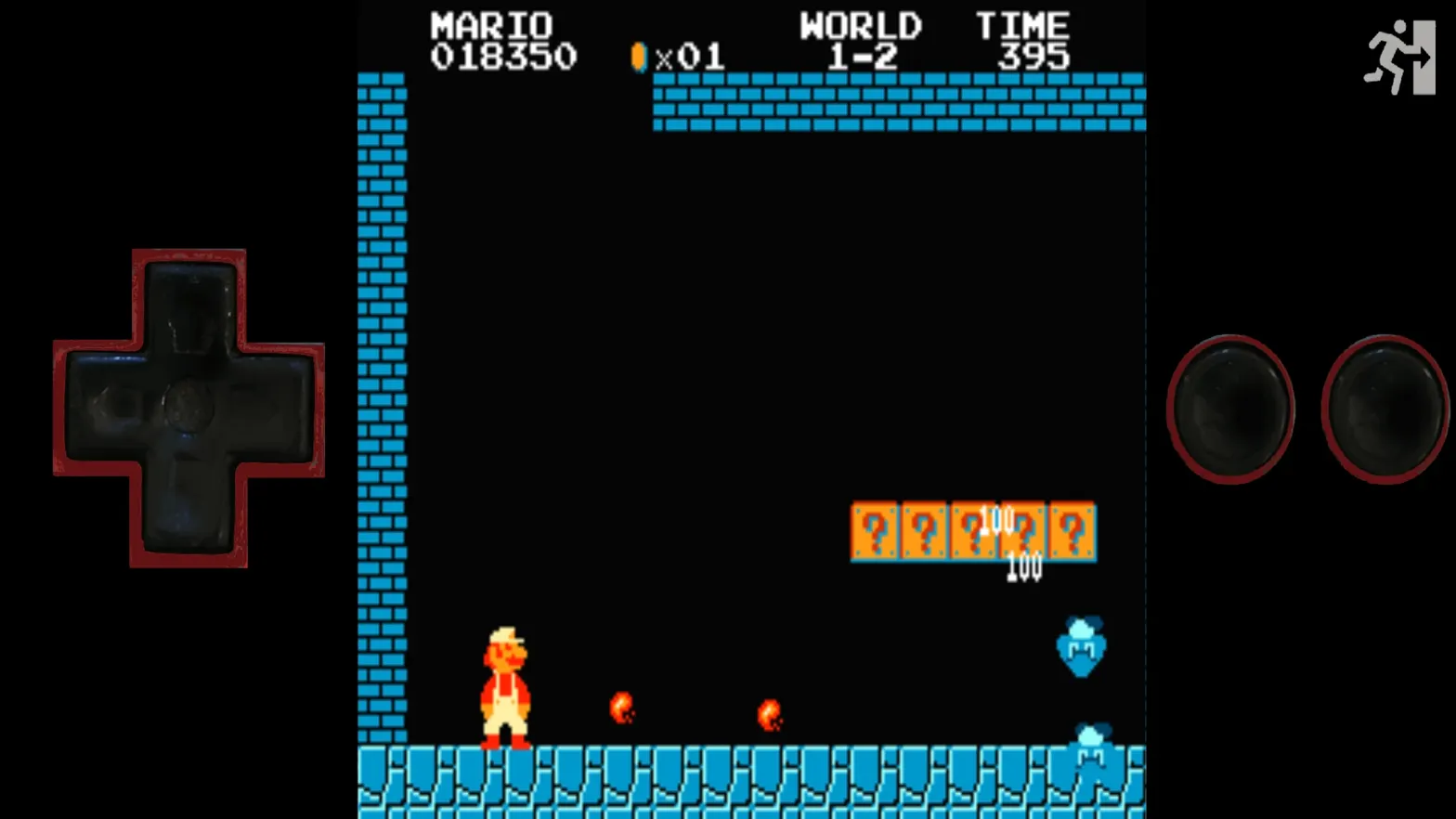This screenshot has height=819, width=1456.
Task: Tap the coin icon in the HUD
Action: coord(638,56)
